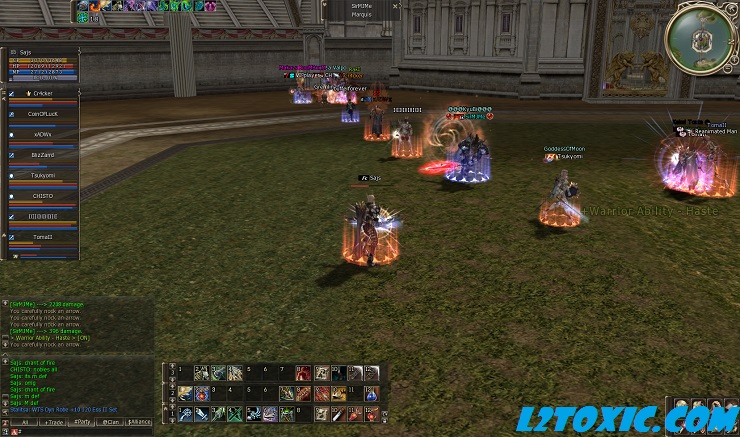Click the Sajs player status panel
740x437 pixels.
click(x=42, y=65)
